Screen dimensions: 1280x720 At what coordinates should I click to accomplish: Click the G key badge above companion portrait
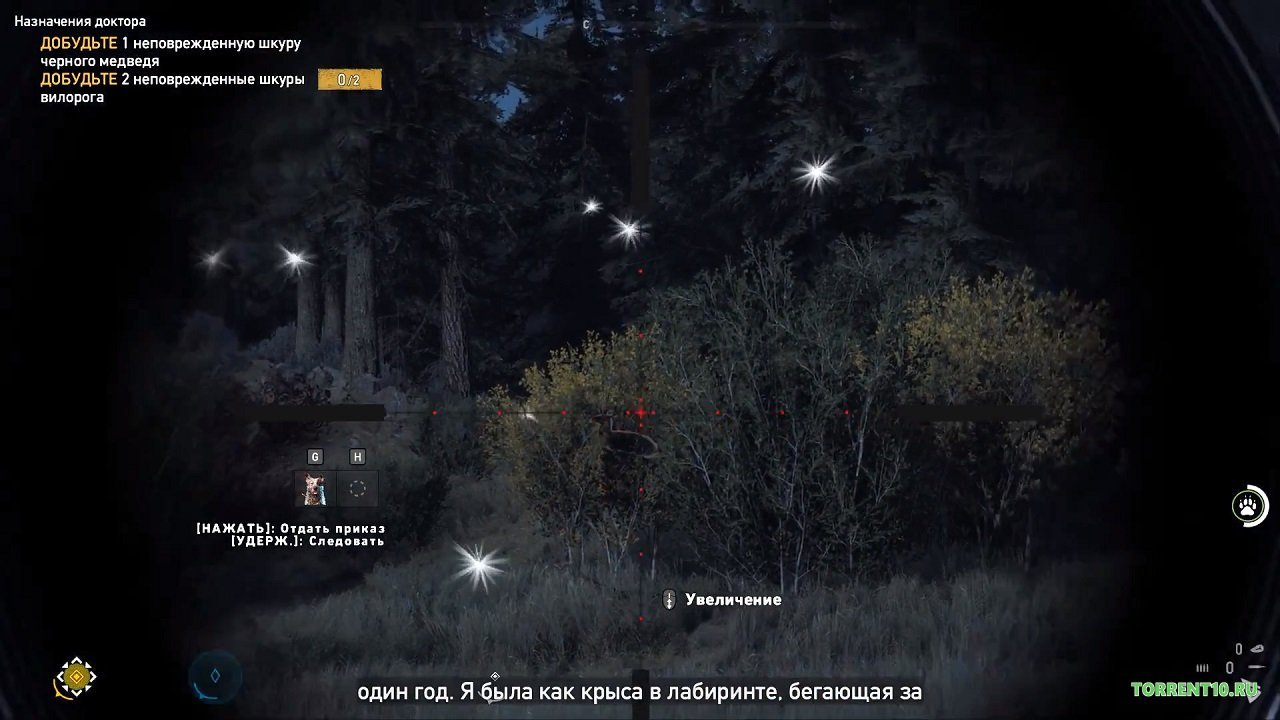coord(315,457)
